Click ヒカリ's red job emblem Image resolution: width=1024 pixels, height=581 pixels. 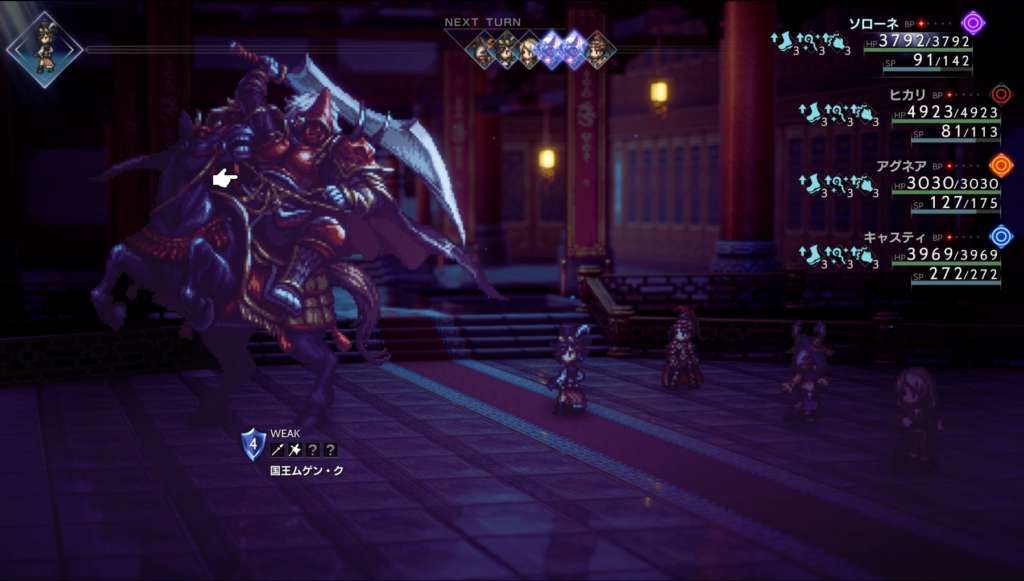click(x=1000, y=94)
